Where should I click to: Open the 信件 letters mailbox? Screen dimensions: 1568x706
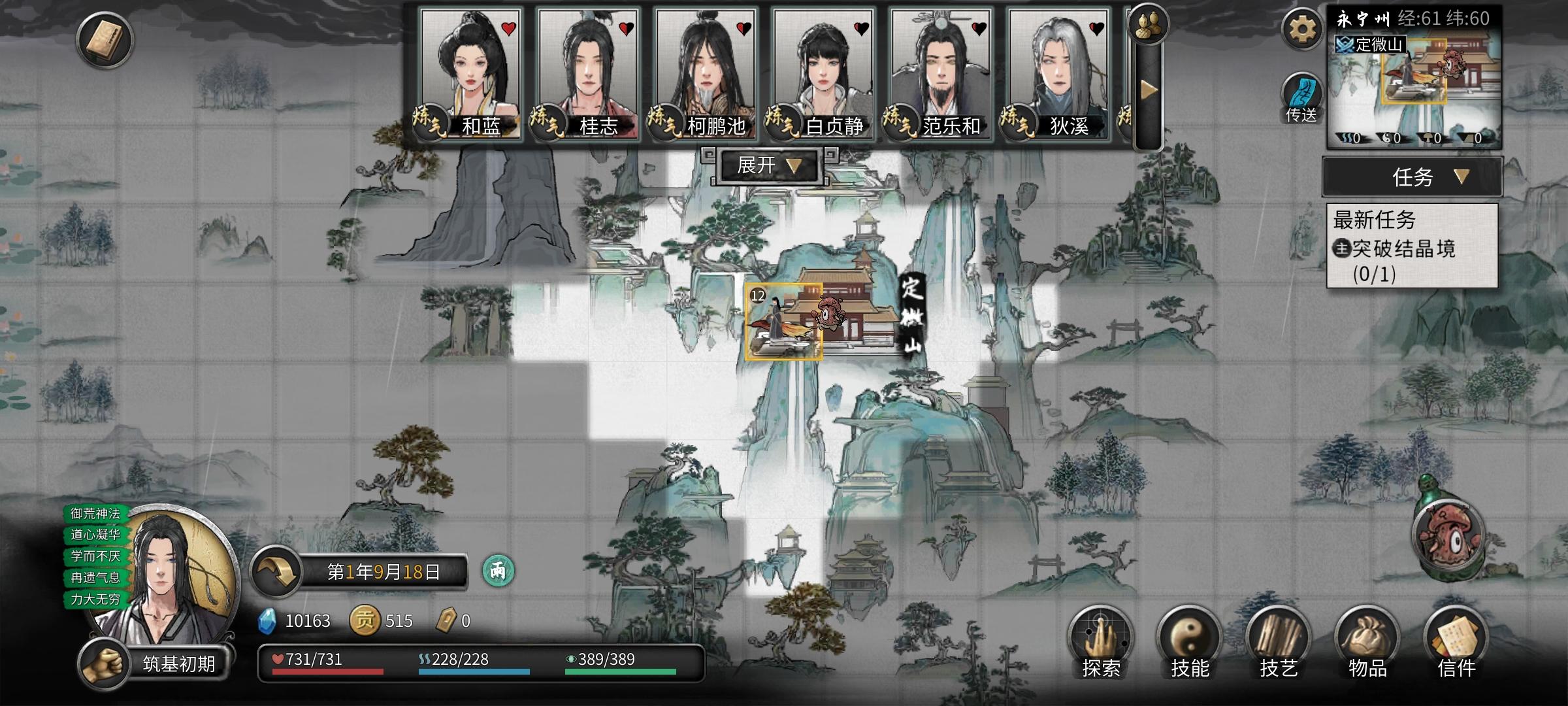[x=1456, y=642]
